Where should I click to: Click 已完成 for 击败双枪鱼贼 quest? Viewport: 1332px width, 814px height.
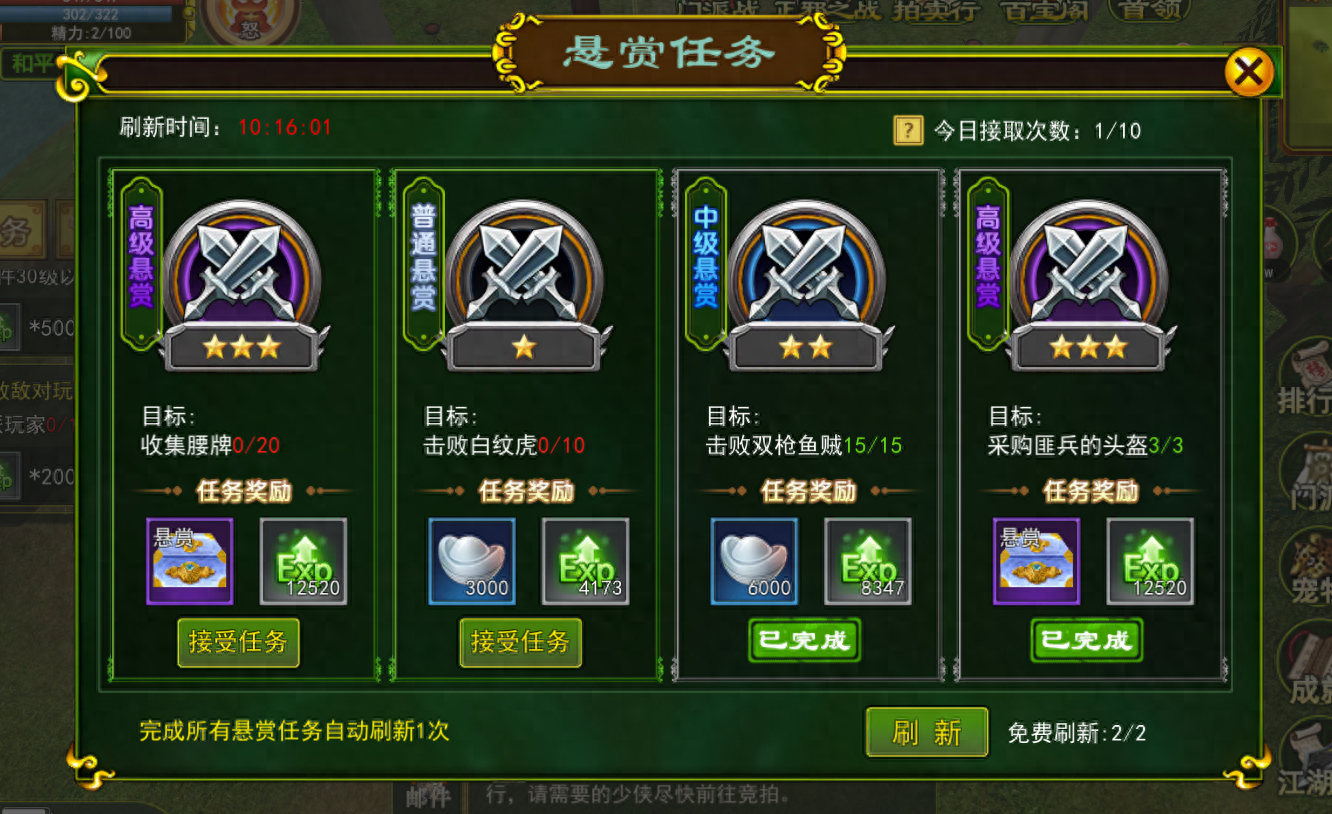pyautogui.click(x=803, y=640)
